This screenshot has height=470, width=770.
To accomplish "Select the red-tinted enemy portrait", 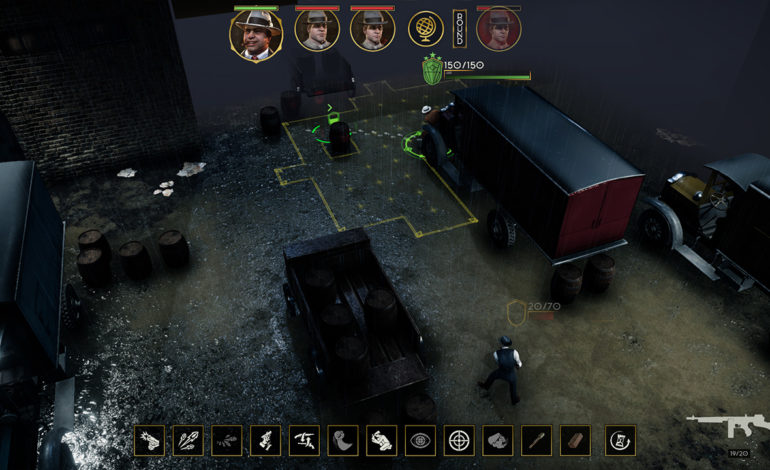I will [498, 30].
